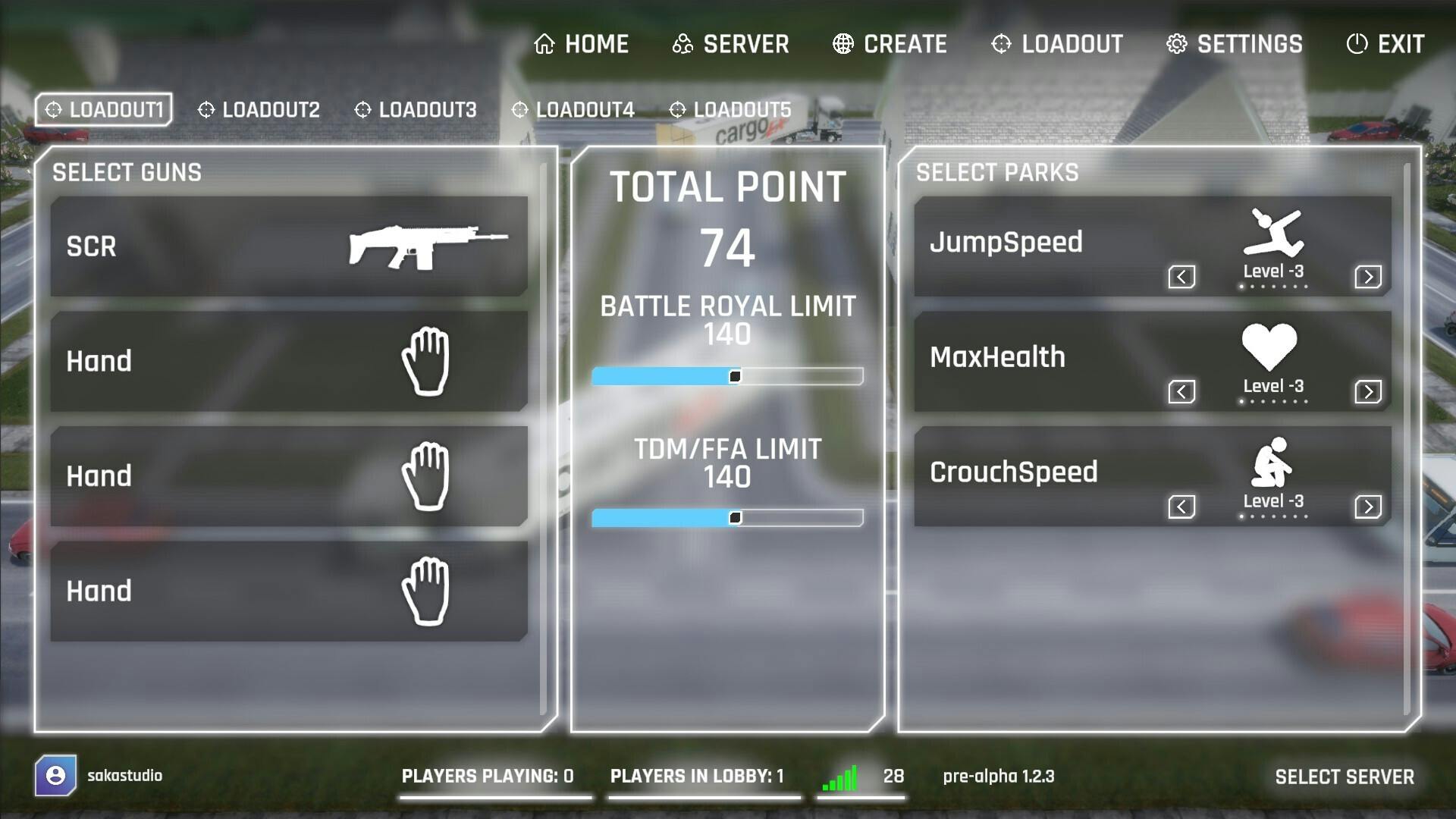Image resolution: width=1456 pixels, height=819 pixels.
Task: Select the LOADOUT4 tab
Action: point(573,110)
